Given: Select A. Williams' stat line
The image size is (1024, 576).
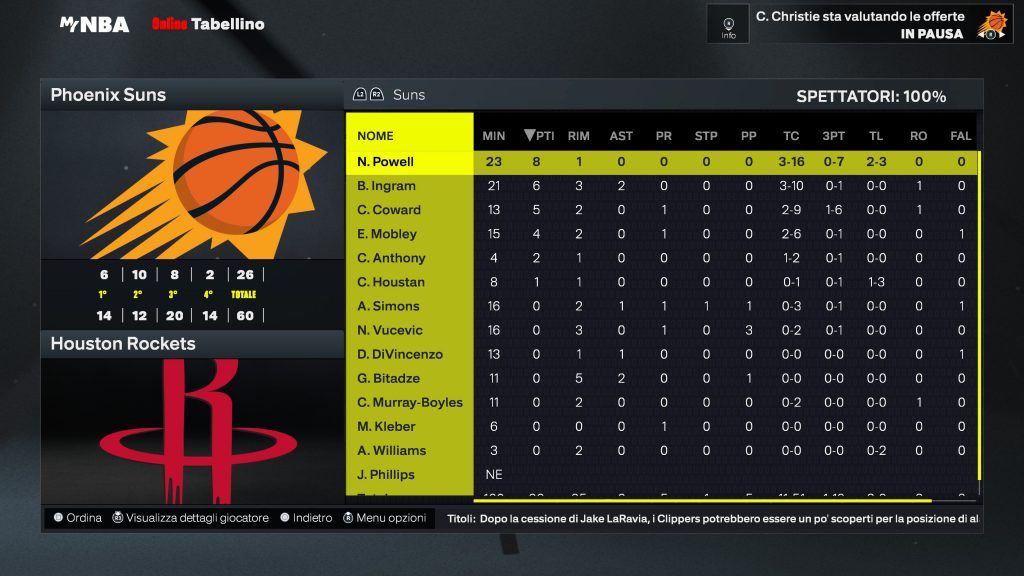Looking at the screenshot, I should pos(392,450).
